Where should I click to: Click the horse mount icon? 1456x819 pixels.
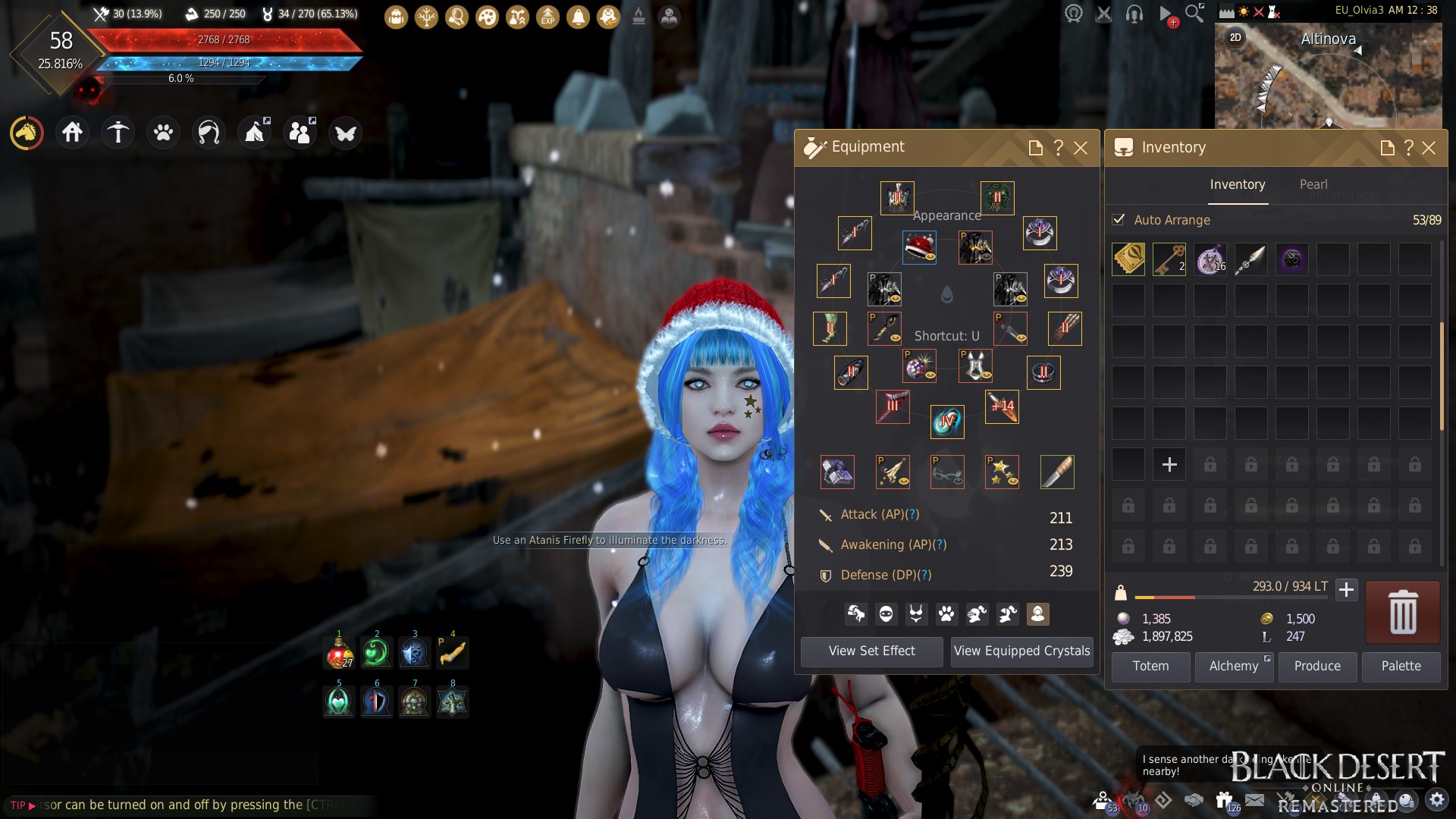click(27, 133)
